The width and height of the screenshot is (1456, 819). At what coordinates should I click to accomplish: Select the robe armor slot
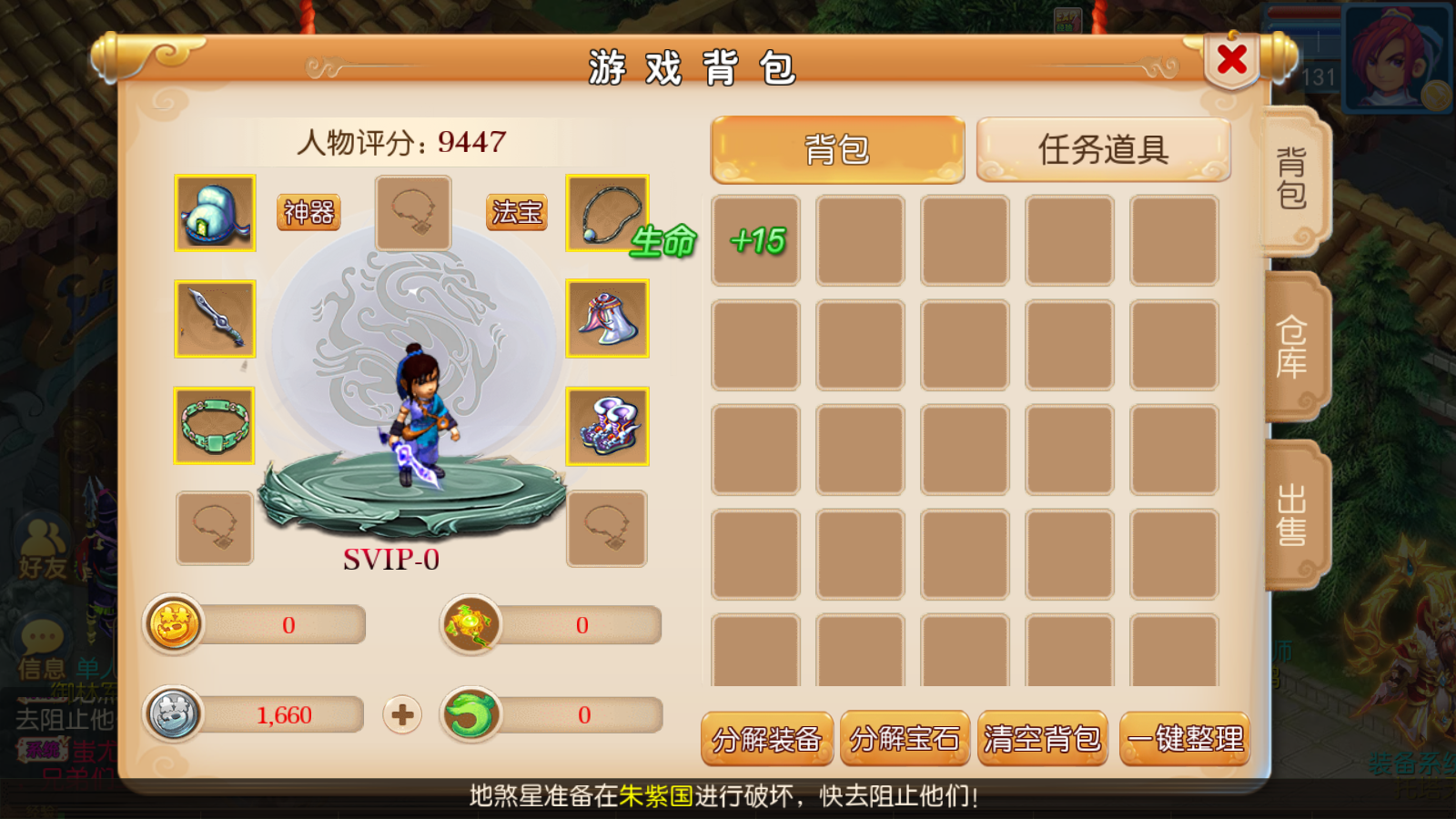[x=607, y=318]
